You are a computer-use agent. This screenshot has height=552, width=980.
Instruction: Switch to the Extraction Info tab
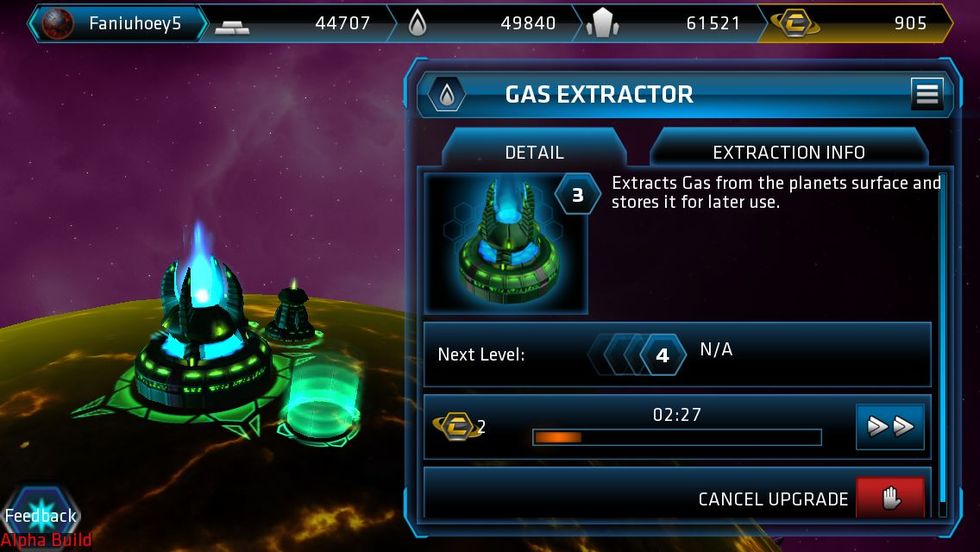click(788, 152)
